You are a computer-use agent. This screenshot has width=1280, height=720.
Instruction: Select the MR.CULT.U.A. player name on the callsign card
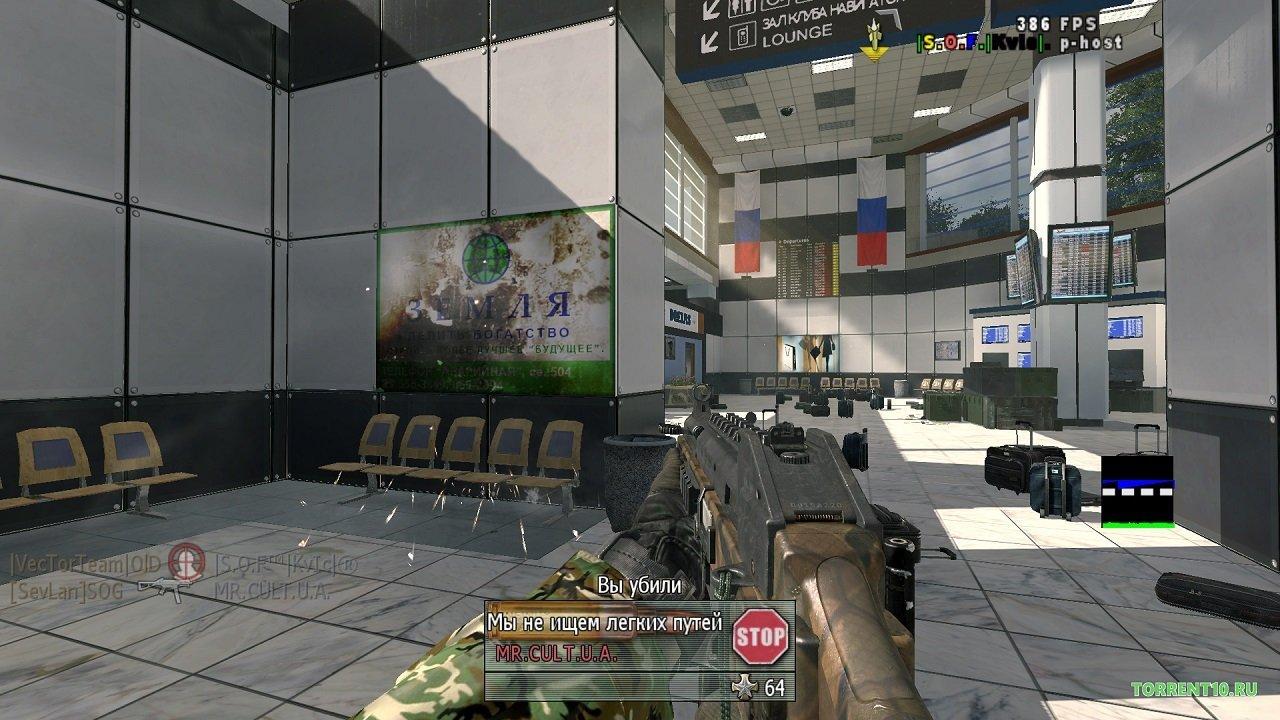click(556, 654)
